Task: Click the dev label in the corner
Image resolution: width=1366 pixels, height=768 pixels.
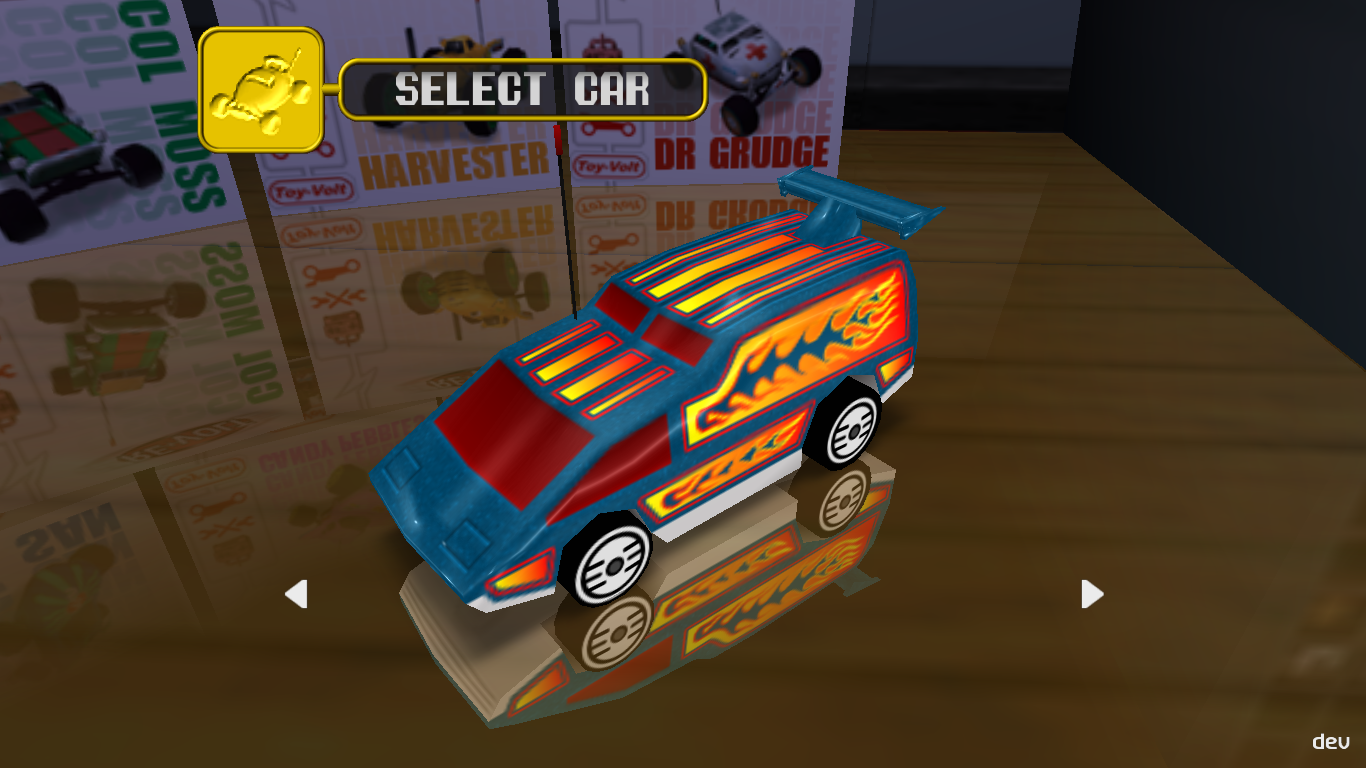Action: pos(1330,742)
